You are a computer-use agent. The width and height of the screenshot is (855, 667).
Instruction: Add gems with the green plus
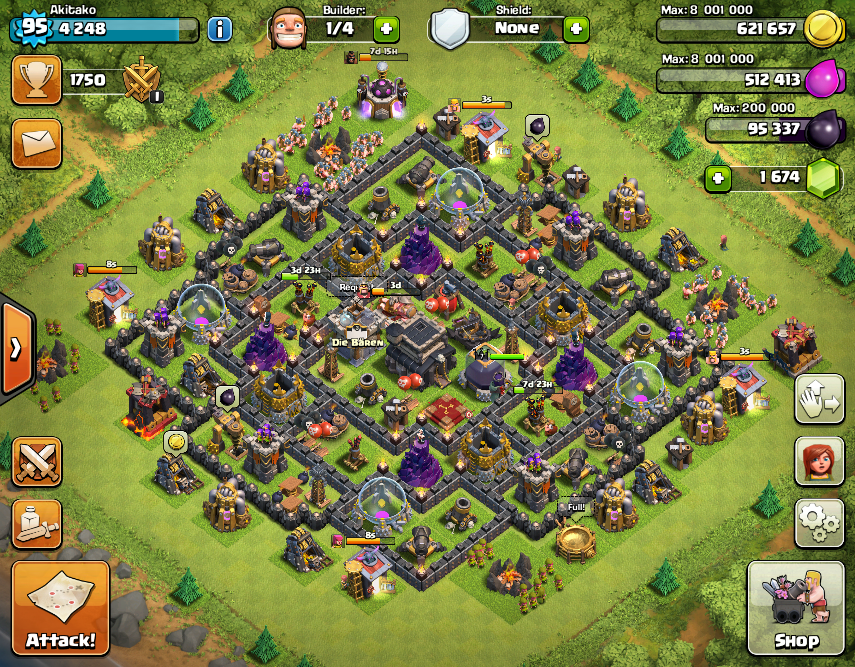[718, 179]
